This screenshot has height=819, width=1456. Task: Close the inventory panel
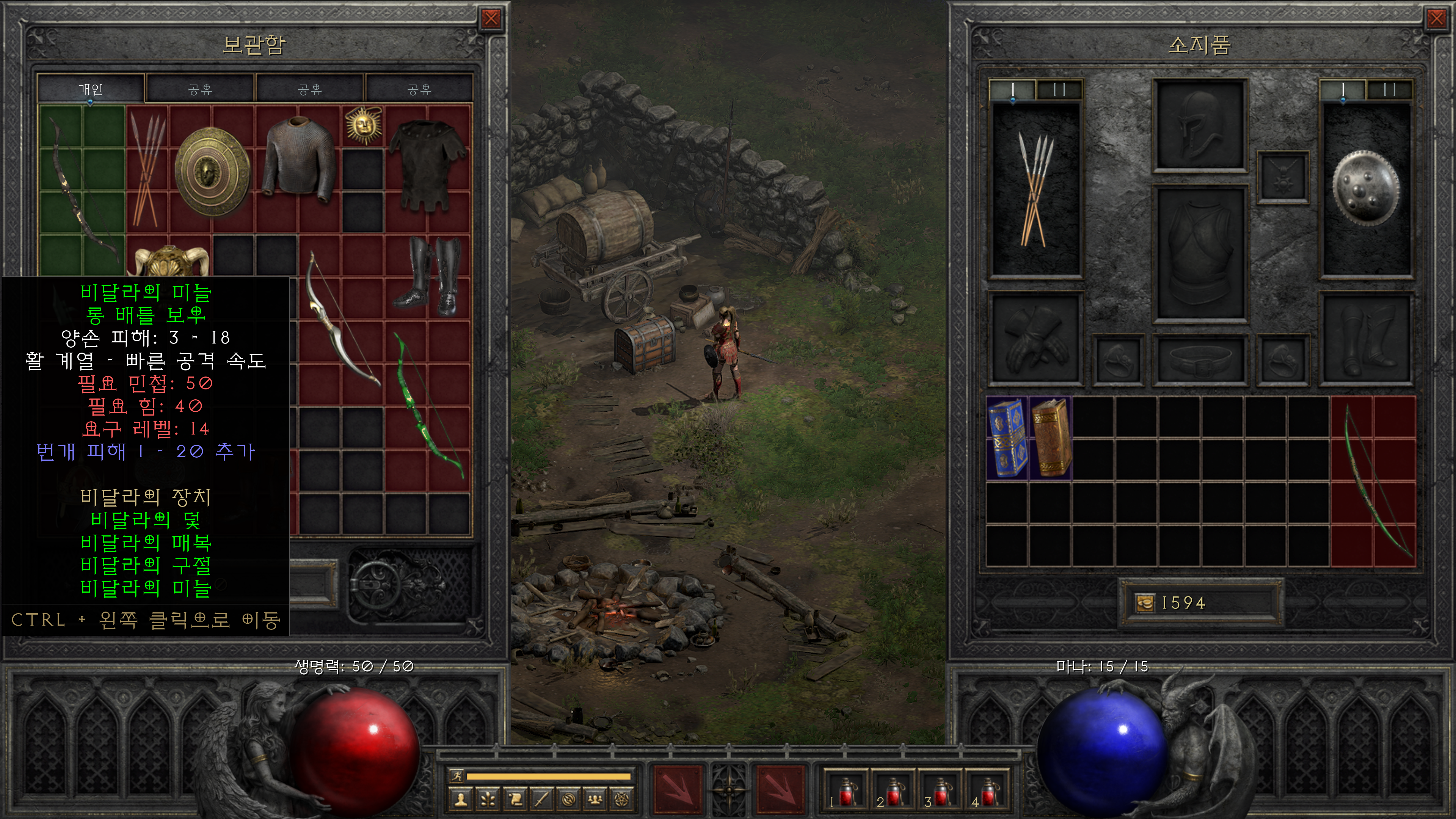click(x=1436, y=19)
